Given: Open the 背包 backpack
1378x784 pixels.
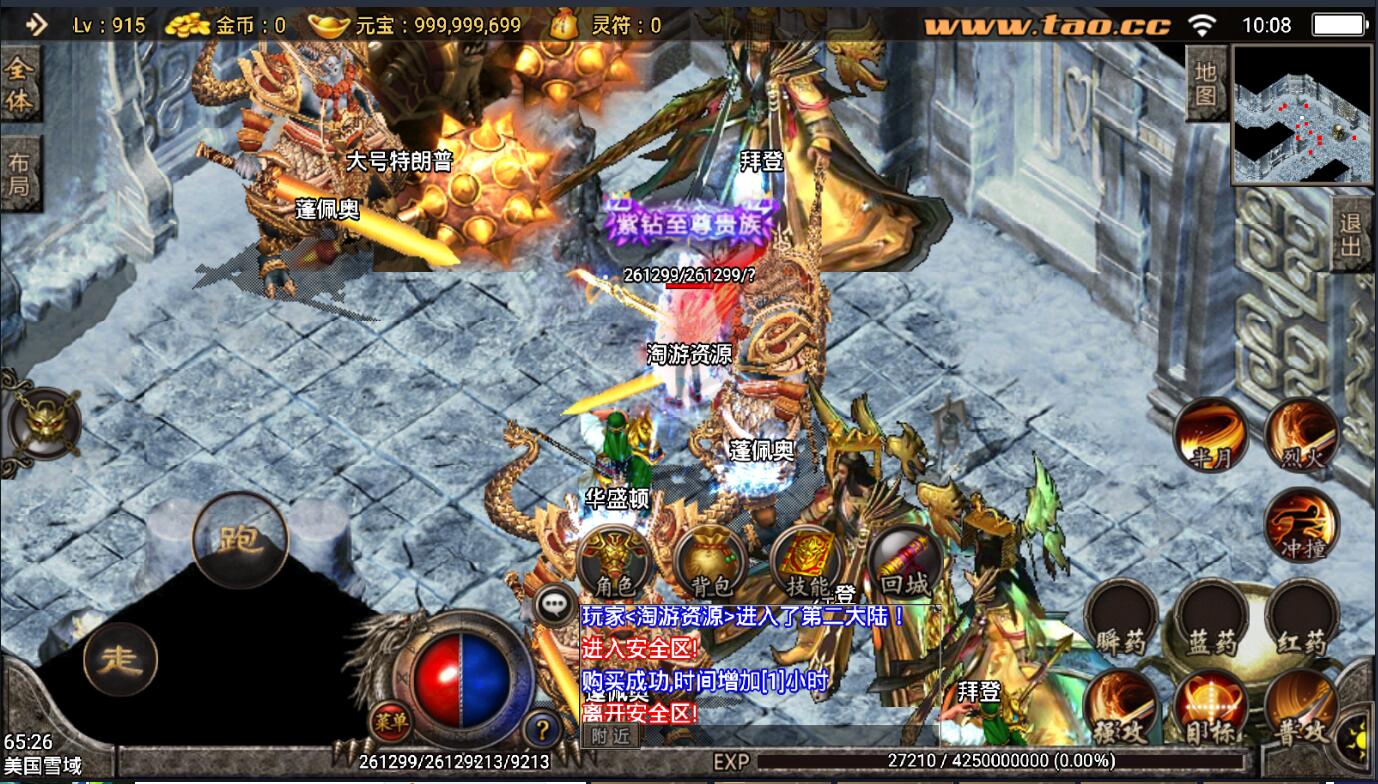Looking at the screenshot, I should click(711, 561).
